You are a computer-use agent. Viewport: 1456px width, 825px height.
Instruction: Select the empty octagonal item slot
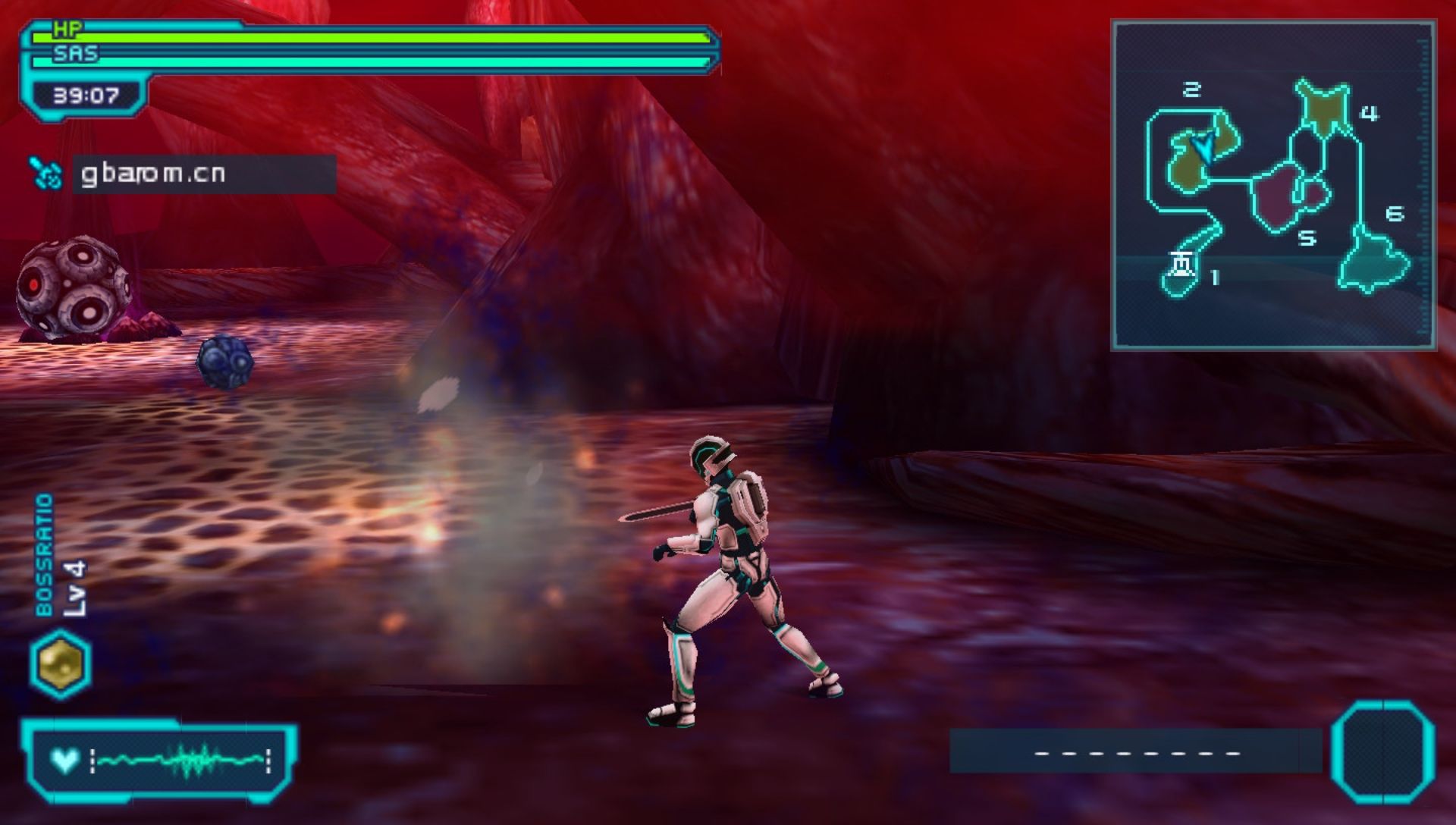click(x=1382, y=752)
